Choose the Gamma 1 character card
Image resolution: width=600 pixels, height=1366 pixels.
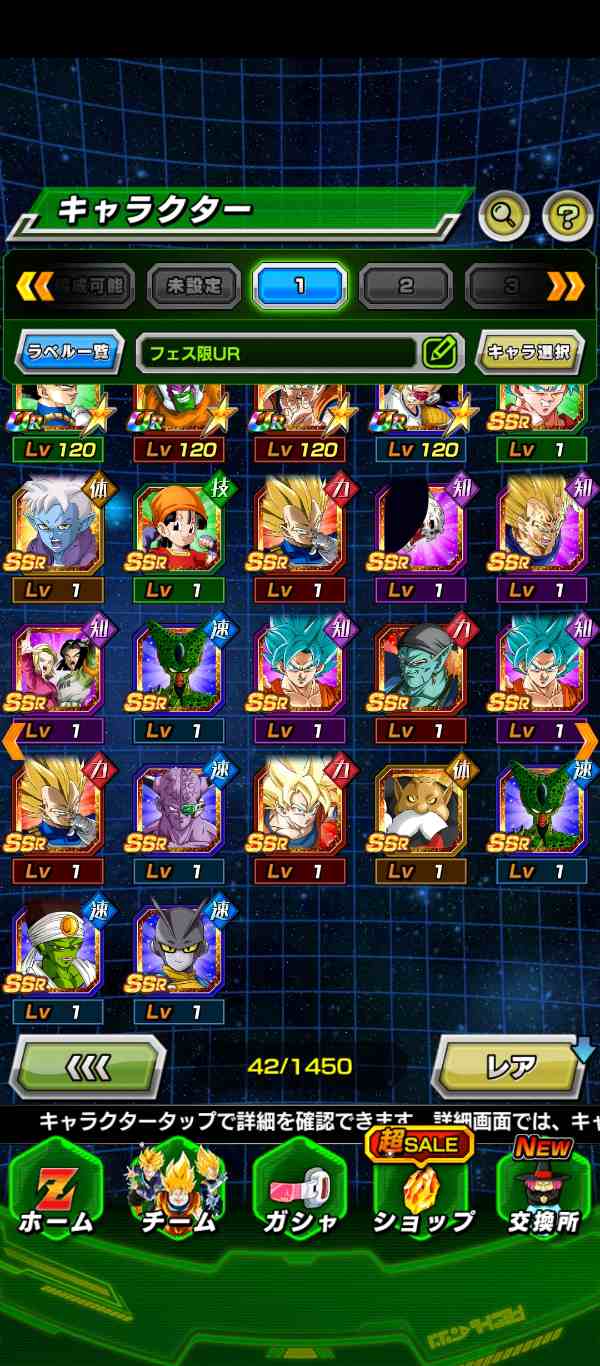(179, 951)
